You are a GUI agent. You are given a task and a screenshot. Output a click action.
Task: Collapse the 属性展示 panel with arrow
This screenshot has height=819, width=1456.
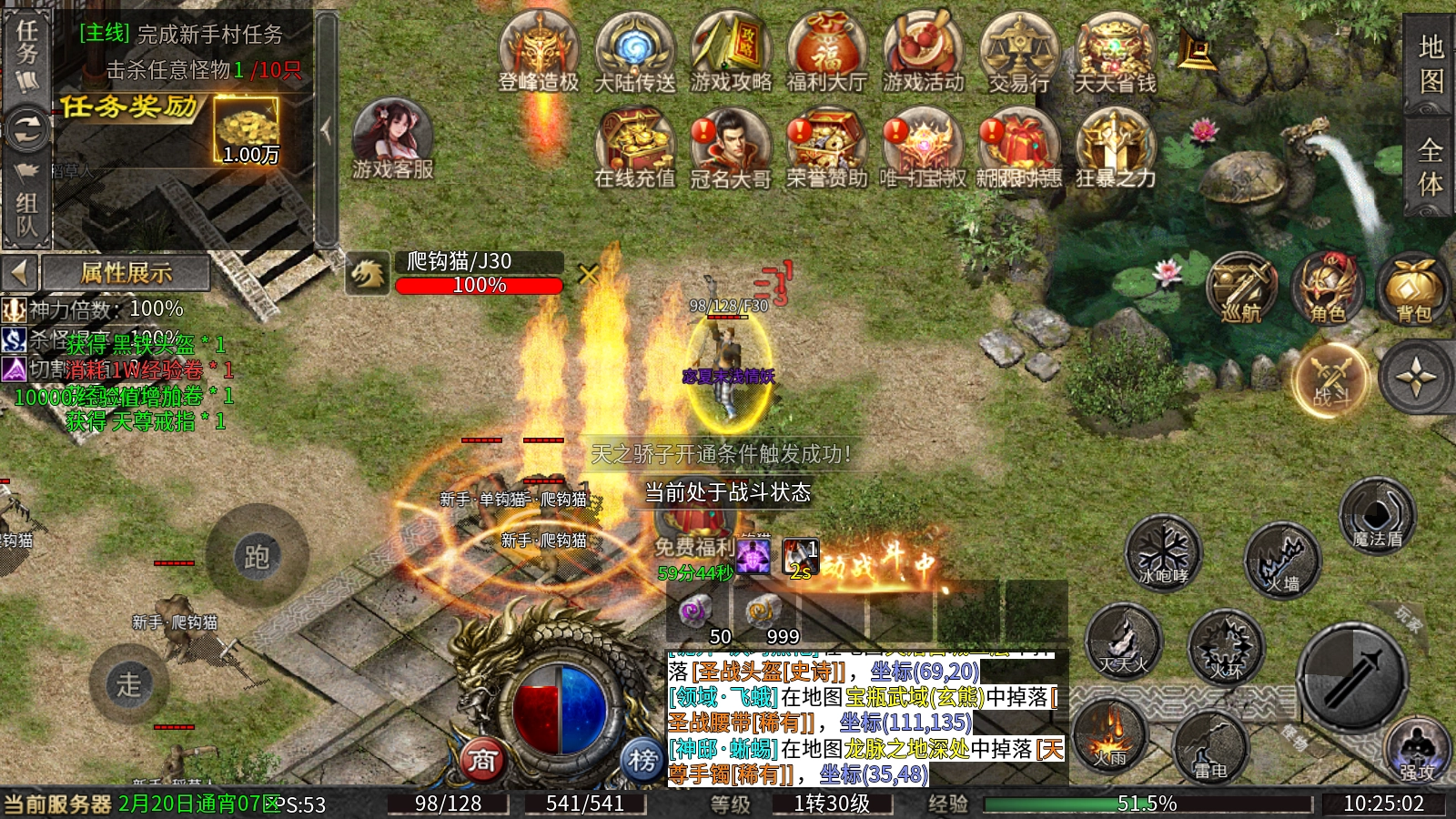(x=19, y=272)
